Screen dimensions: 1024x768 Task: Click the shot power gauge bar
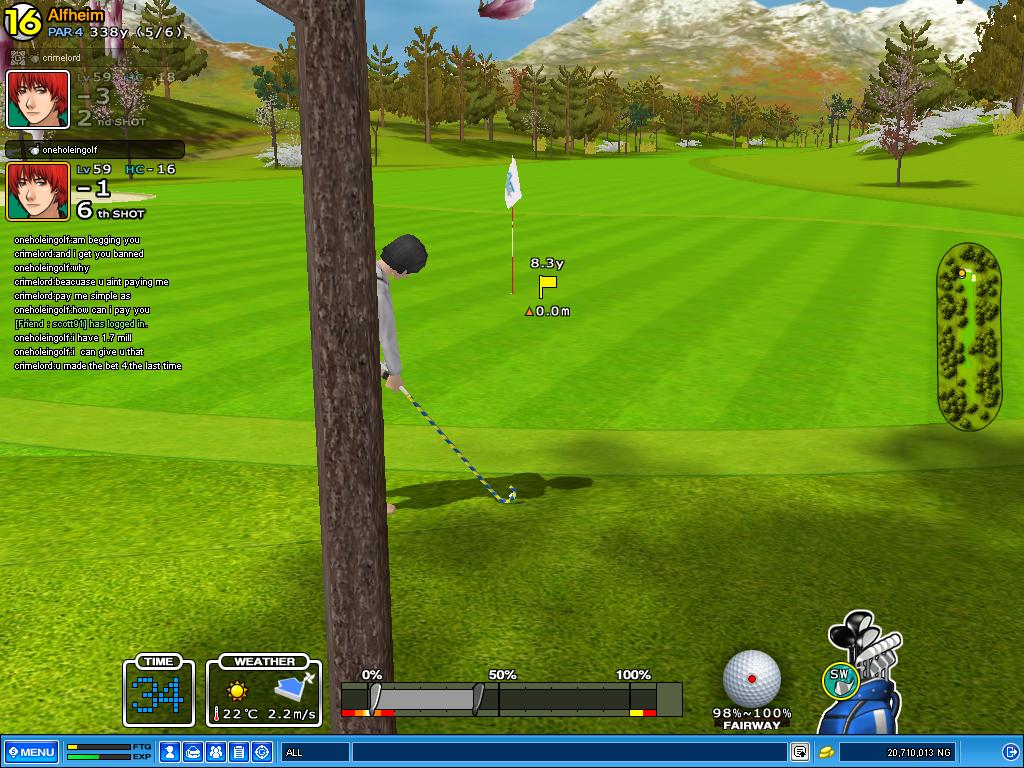[x=510, y=698]
